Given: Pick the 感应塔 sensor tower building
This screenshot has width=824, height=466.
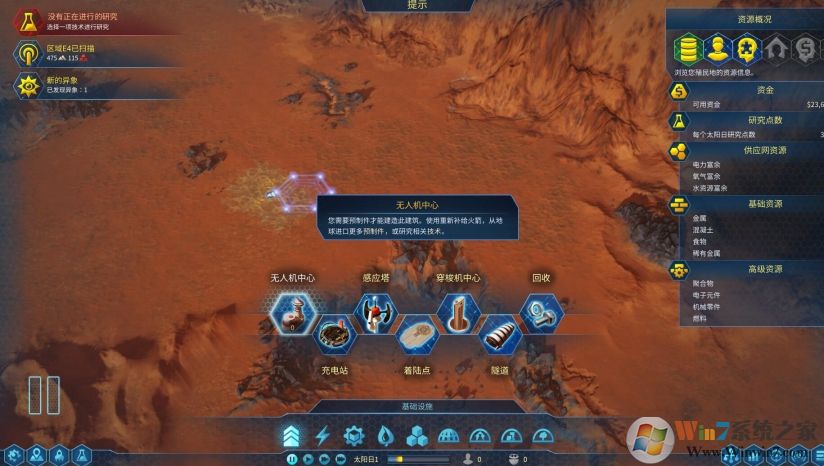Looking at the screenshot, I should [x=375, y=312].
